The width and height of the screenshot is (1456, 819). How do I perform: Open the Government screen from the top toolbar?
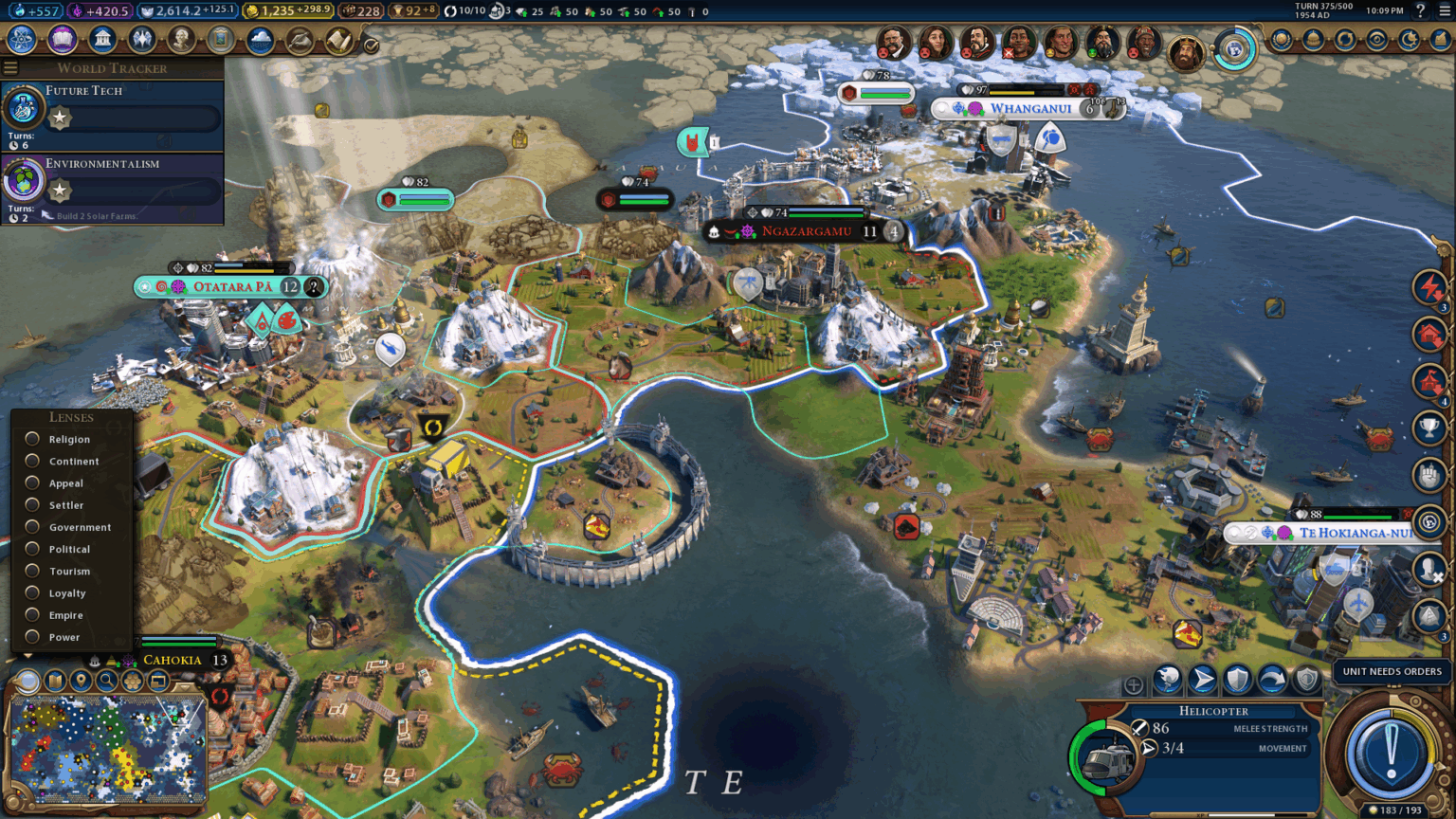102,41
